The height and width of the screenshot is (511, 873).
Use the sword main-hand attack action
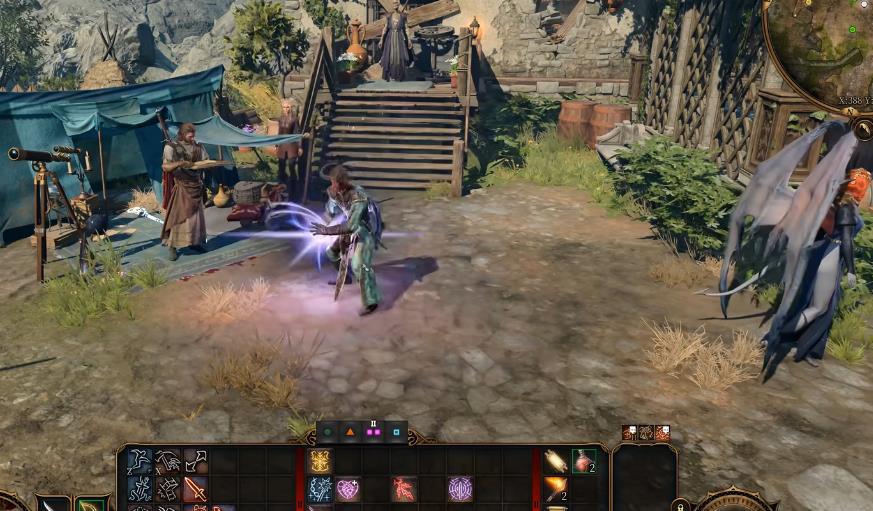coord(195,489)
